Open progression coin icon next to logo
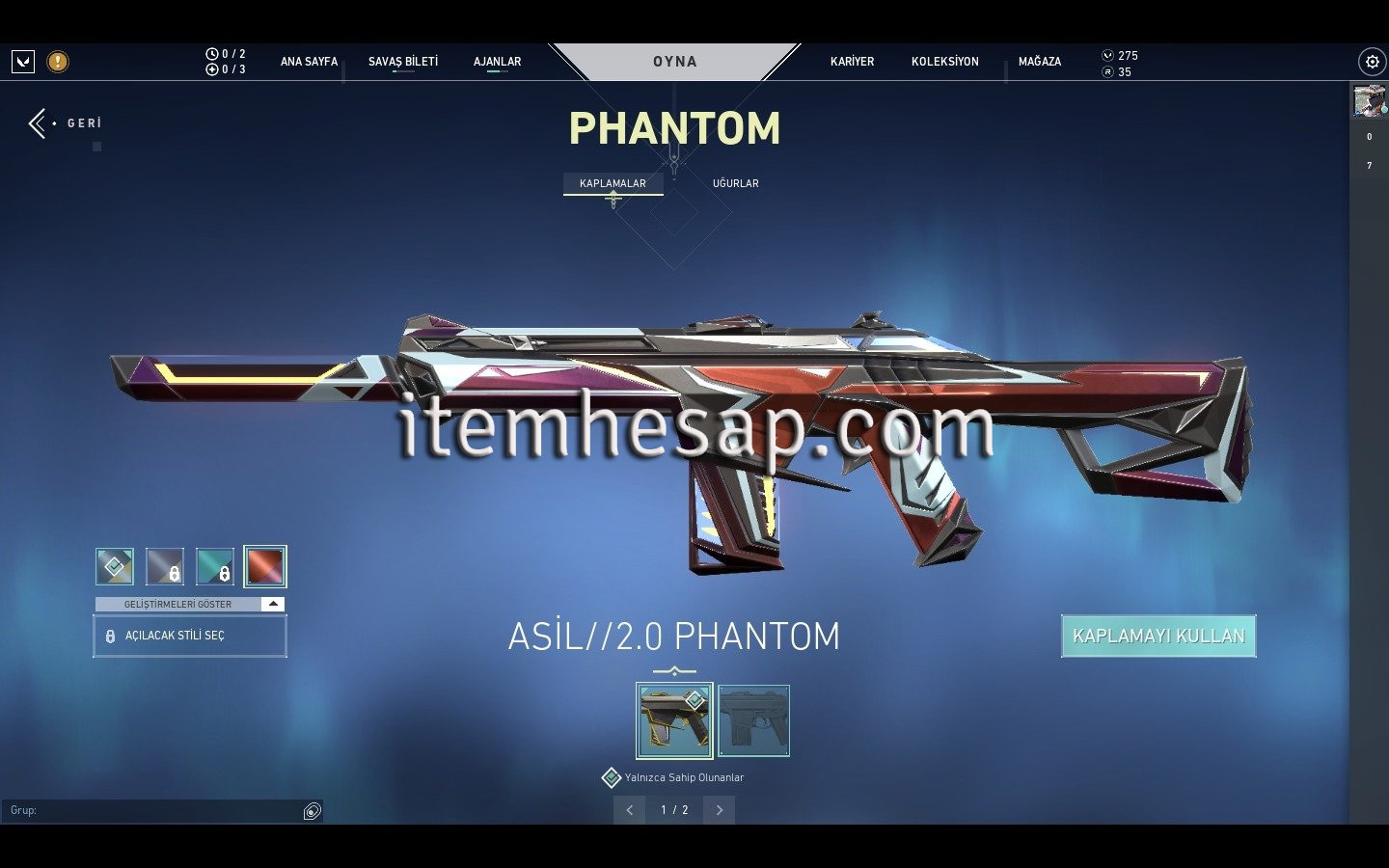The height and width of the screenshot is (868, 1389). (x=56, y=61)
